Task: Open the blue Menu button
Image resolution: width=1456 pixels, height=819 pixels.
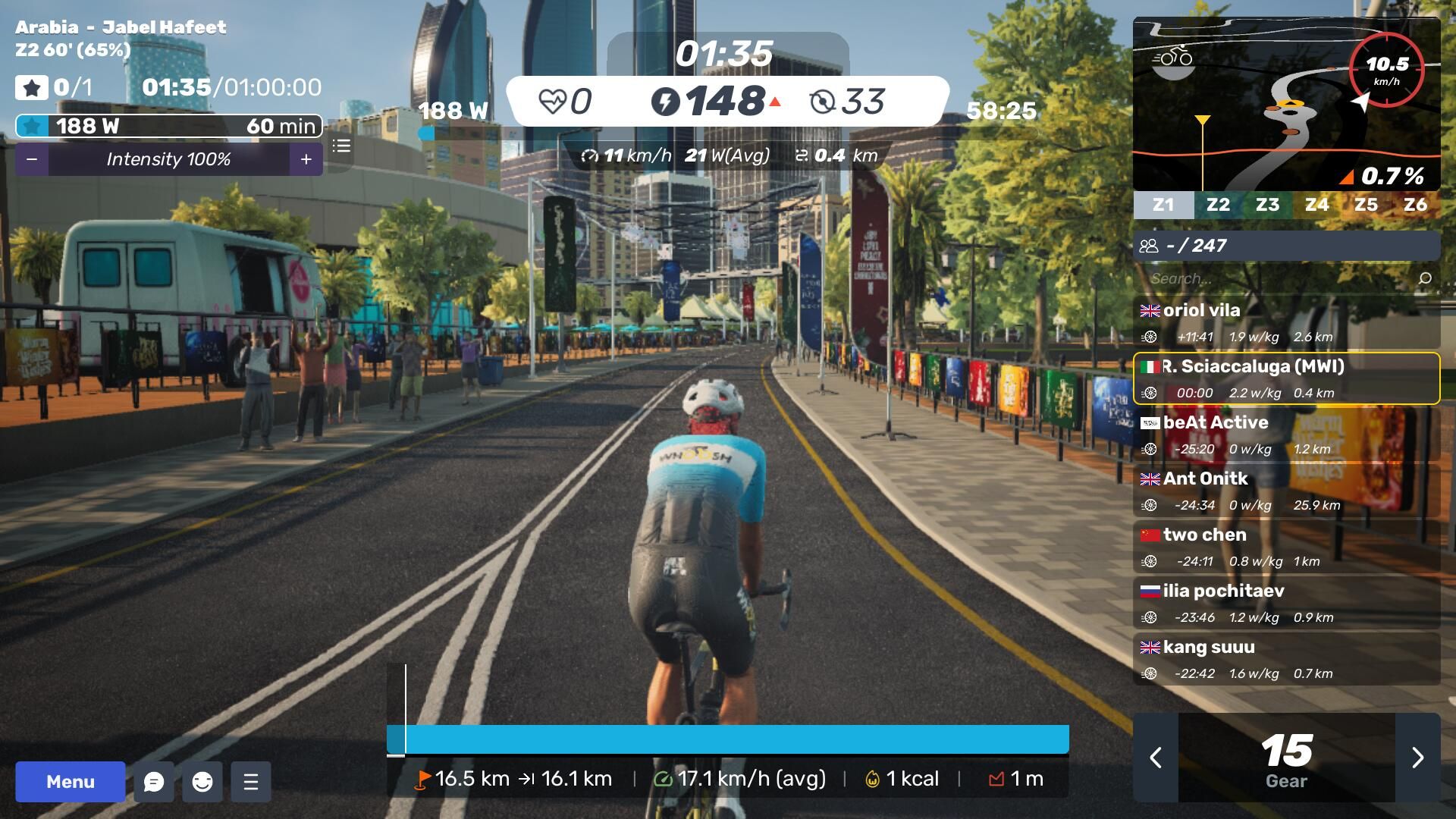Action: click(71, 782)
